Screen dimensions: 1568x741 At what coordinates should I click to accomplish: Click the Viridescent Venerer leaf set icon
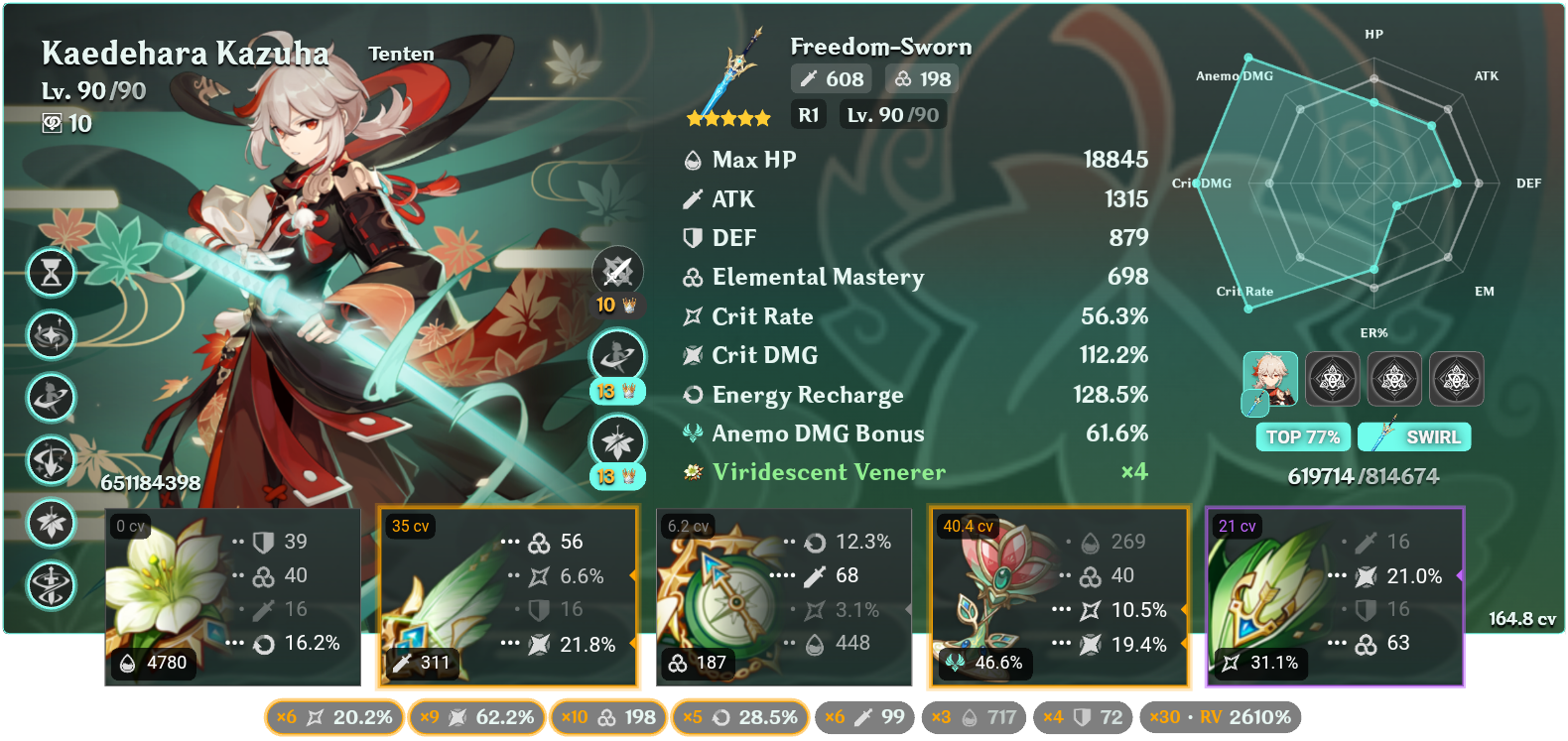[x=692, y=473]
